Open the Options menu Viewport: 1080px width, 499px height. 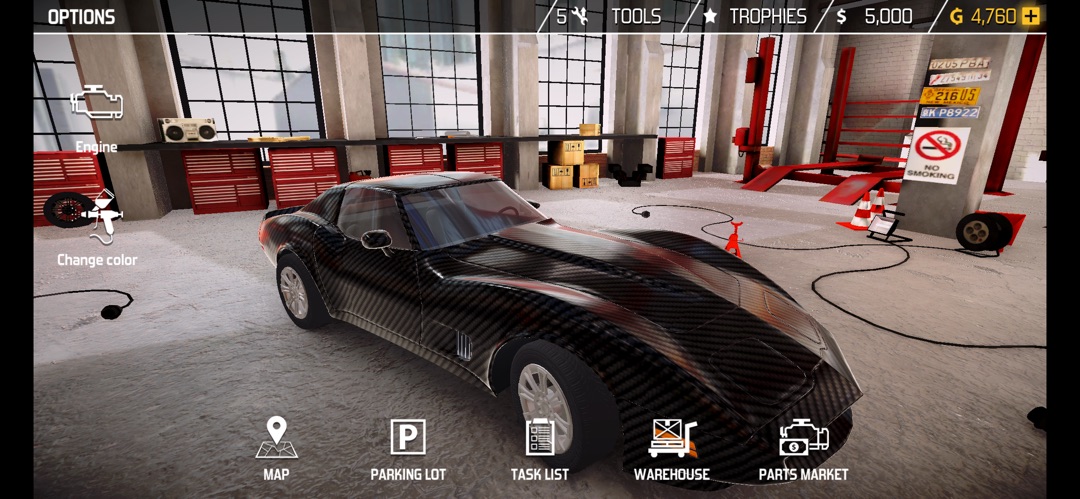coord(81,17)
